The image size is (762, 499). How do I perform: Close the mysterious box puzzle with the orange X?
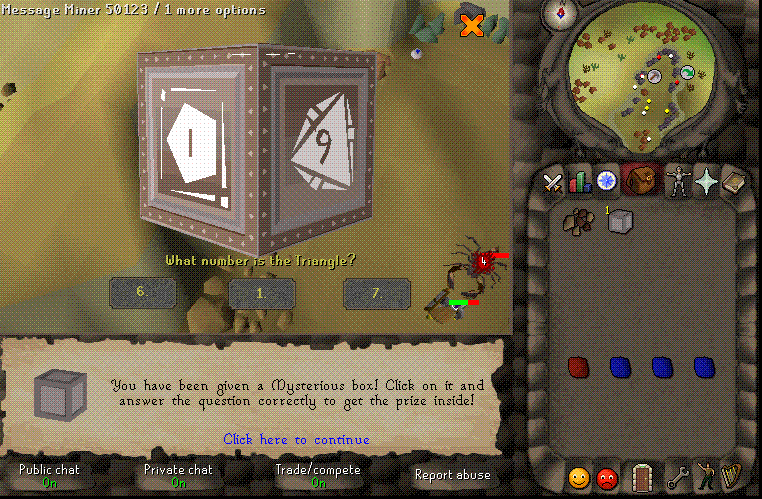471,26
